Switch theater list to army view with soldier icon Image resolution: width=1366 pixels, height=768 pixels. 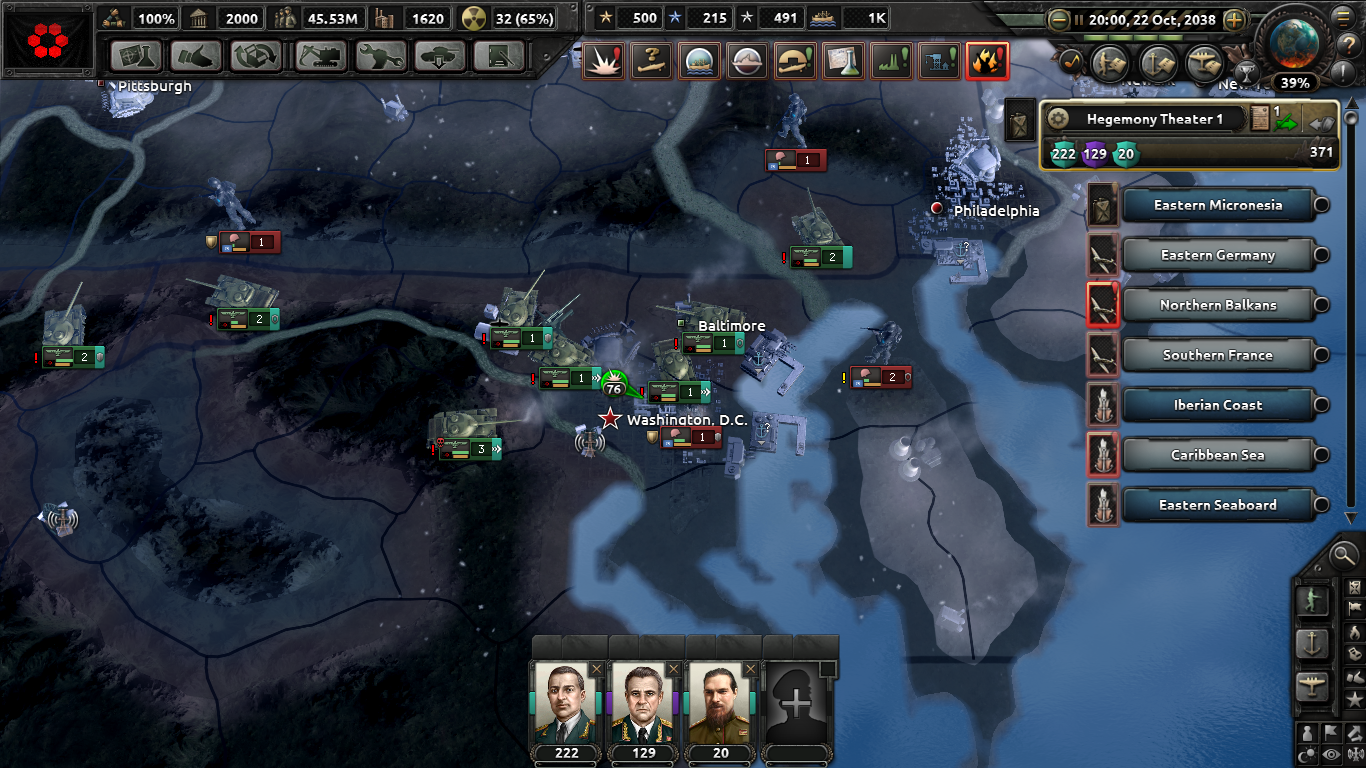tap(1313, 601)
